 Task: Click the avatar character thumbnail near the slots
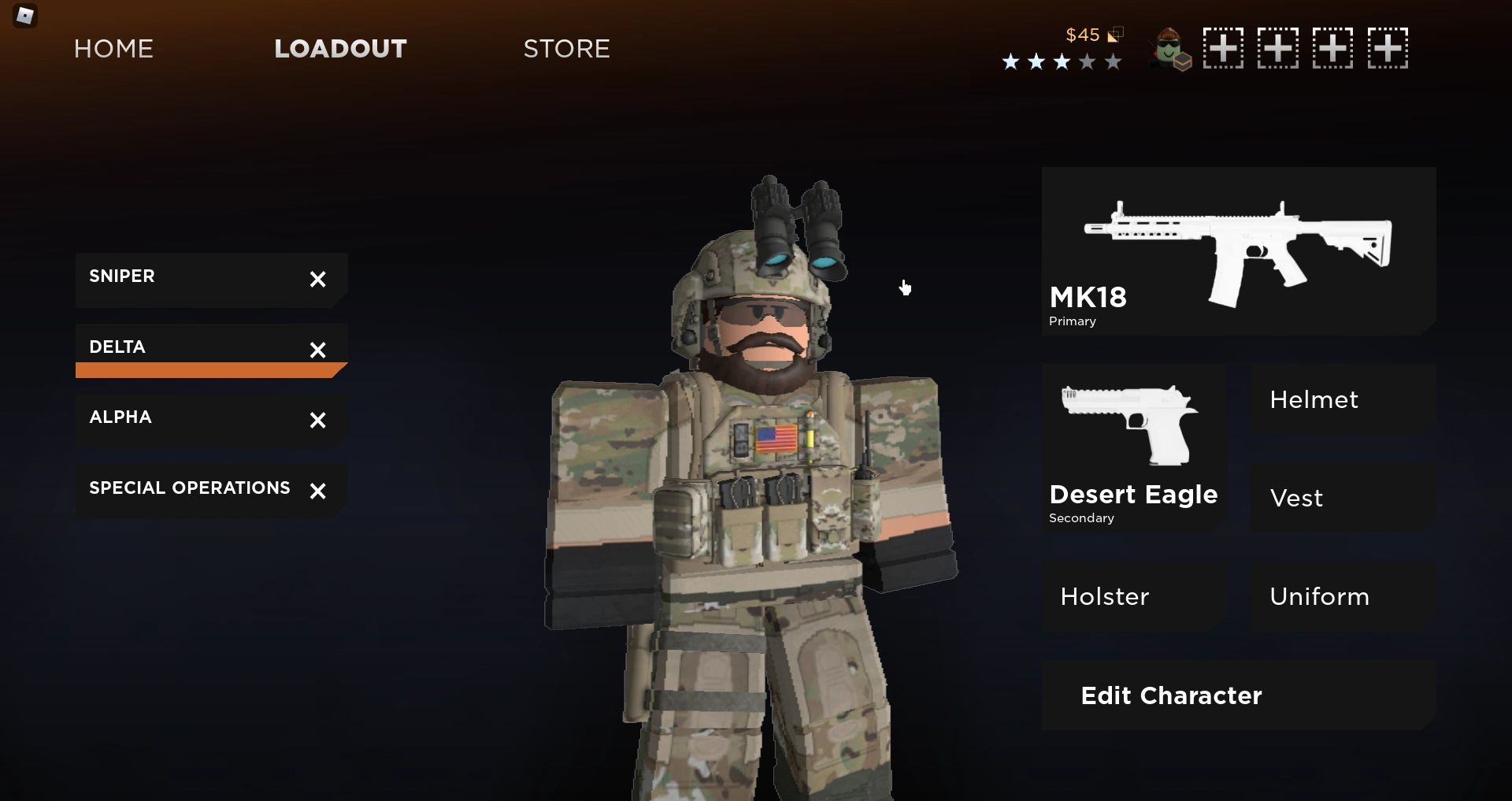pyautogui.click(x=1168, y=48)
